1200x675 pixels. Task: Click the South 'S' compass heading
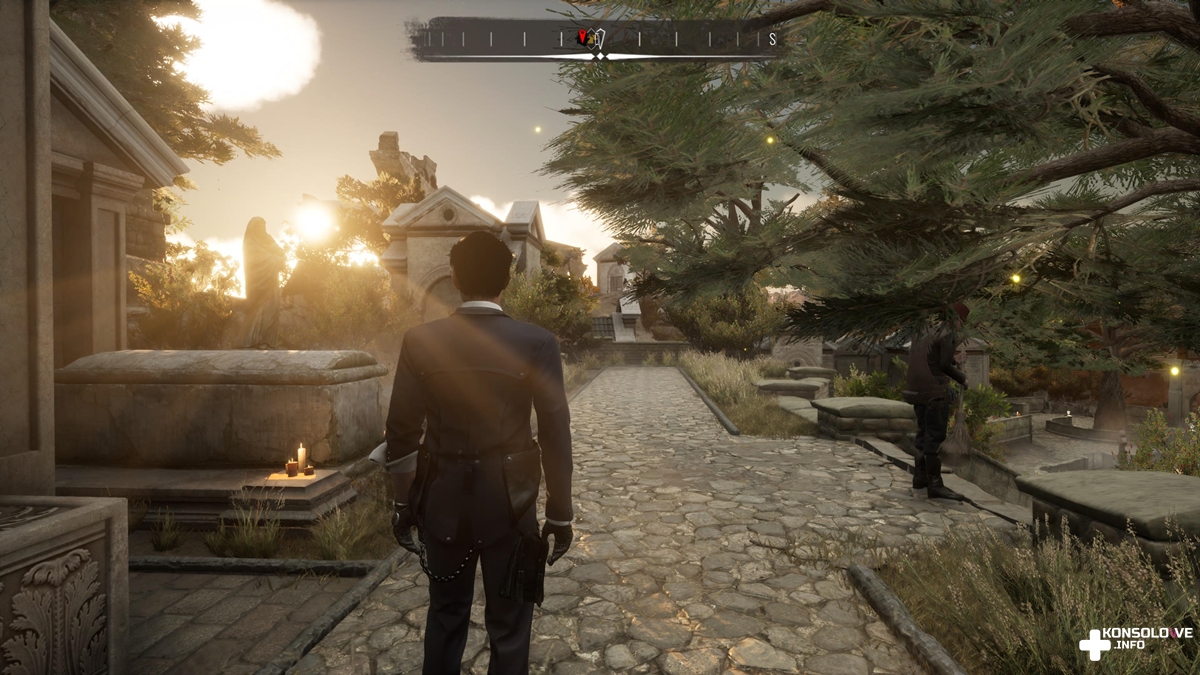[772, 39]
